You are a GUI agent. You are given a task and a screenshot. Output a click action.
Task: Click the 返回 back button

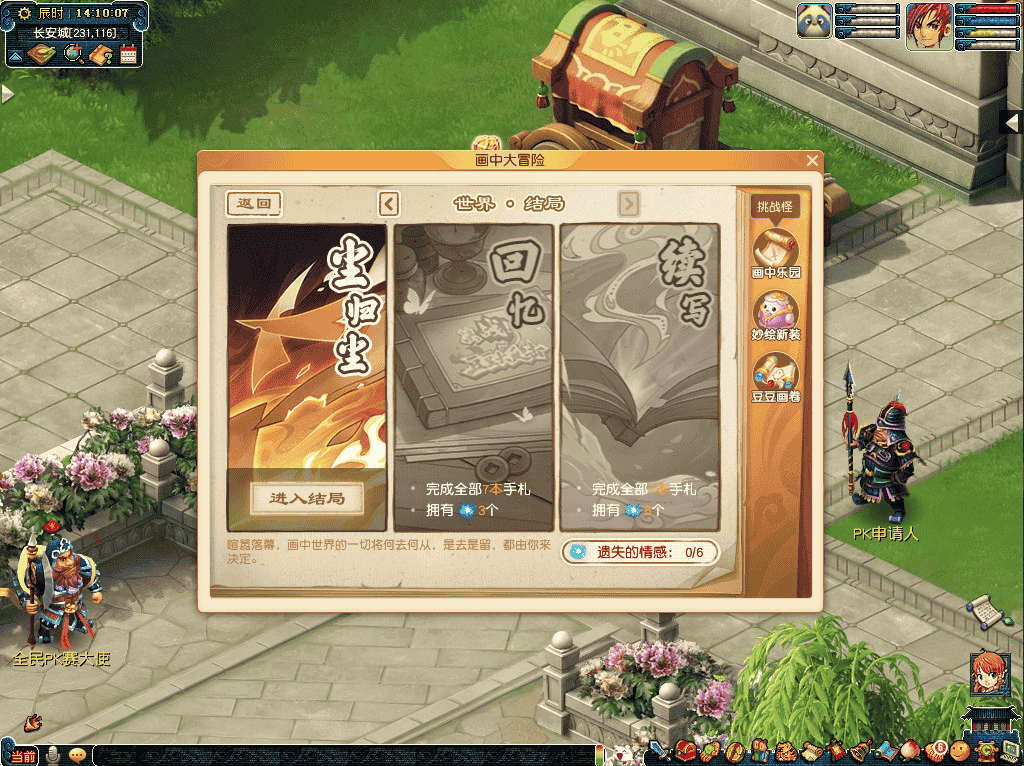coord(253,204)
